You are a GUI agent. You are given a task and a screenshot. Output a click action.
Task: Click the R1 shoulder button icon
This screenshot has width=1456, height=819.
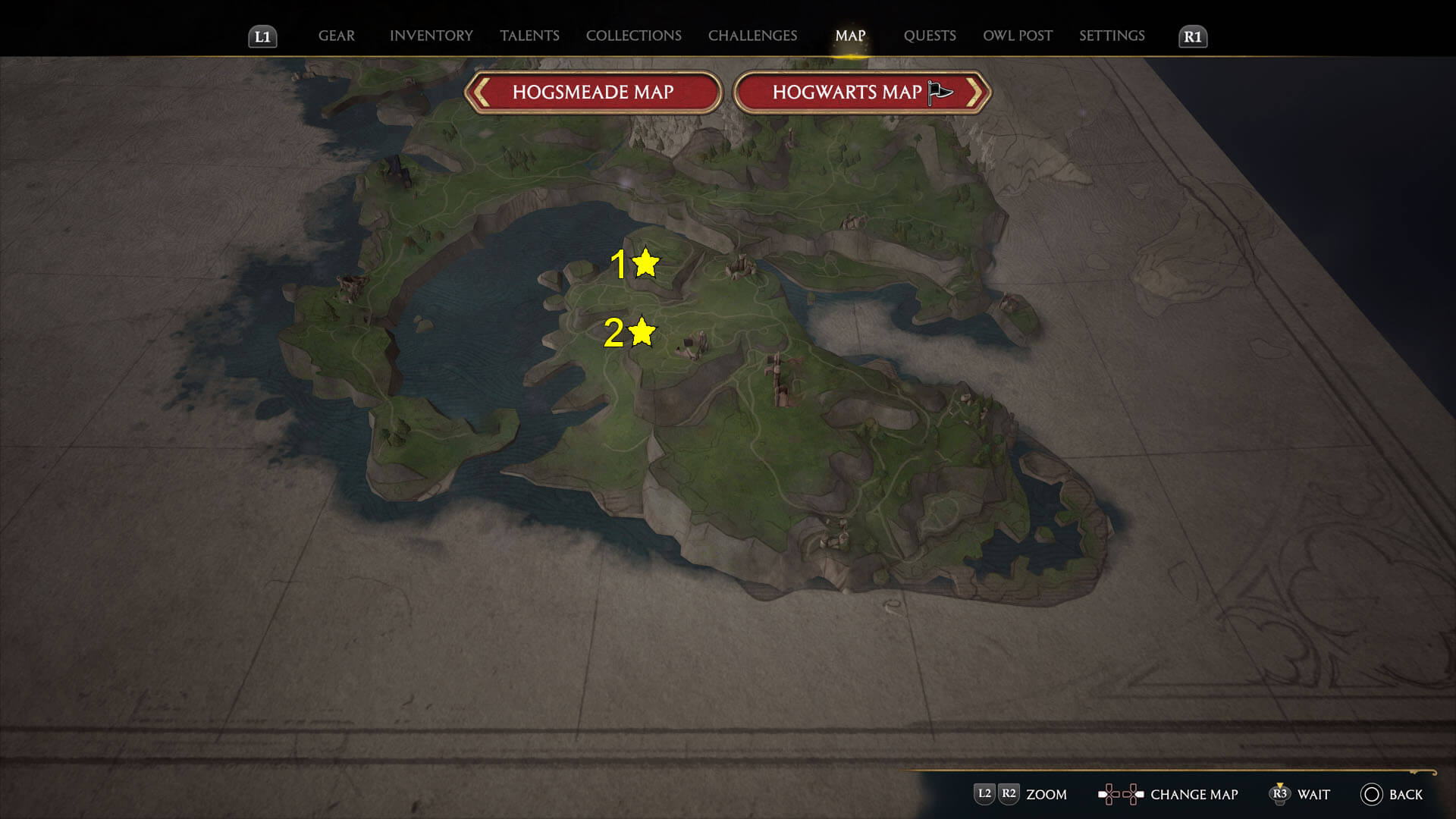1192,36
